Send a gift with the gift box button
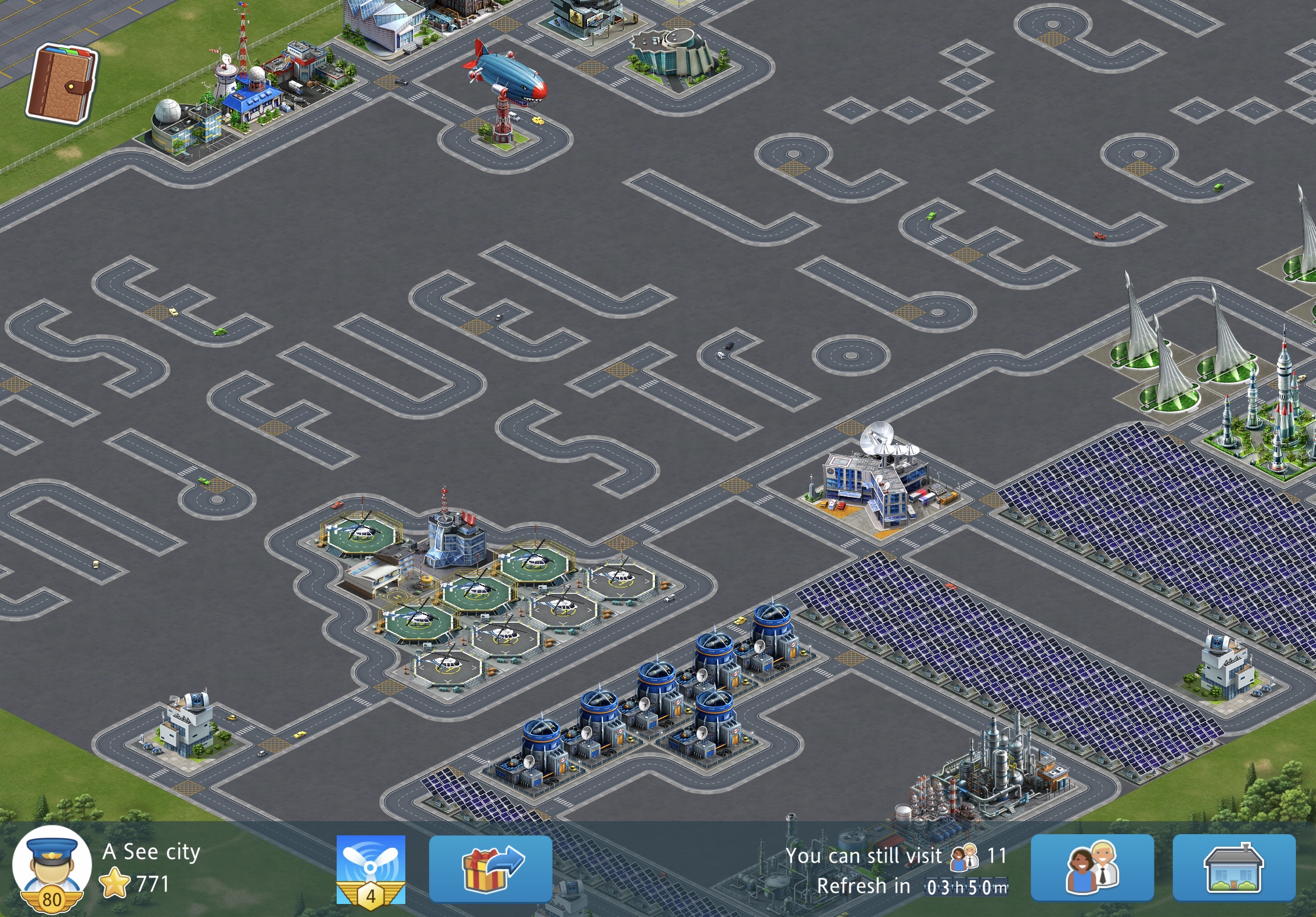The width and height of the screenshot is (1316, 917). (x=491, y=868)
